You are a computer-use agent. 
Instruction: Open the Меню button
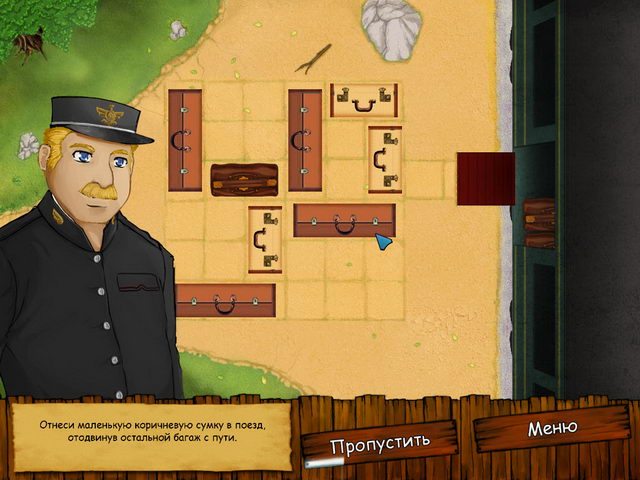click(553, 428)
